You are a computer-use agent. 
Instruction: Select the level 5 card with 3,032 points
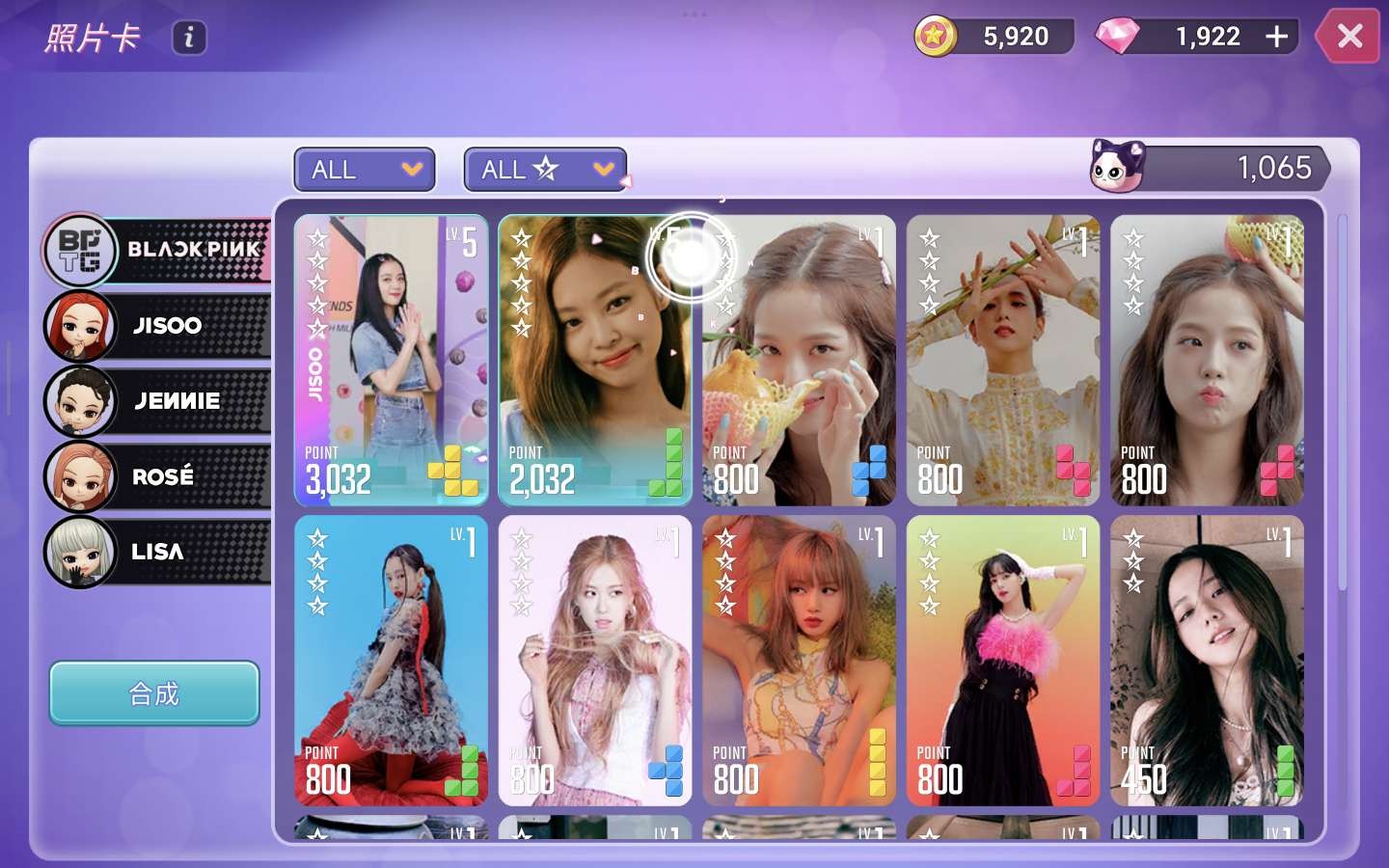click(391, 360)
